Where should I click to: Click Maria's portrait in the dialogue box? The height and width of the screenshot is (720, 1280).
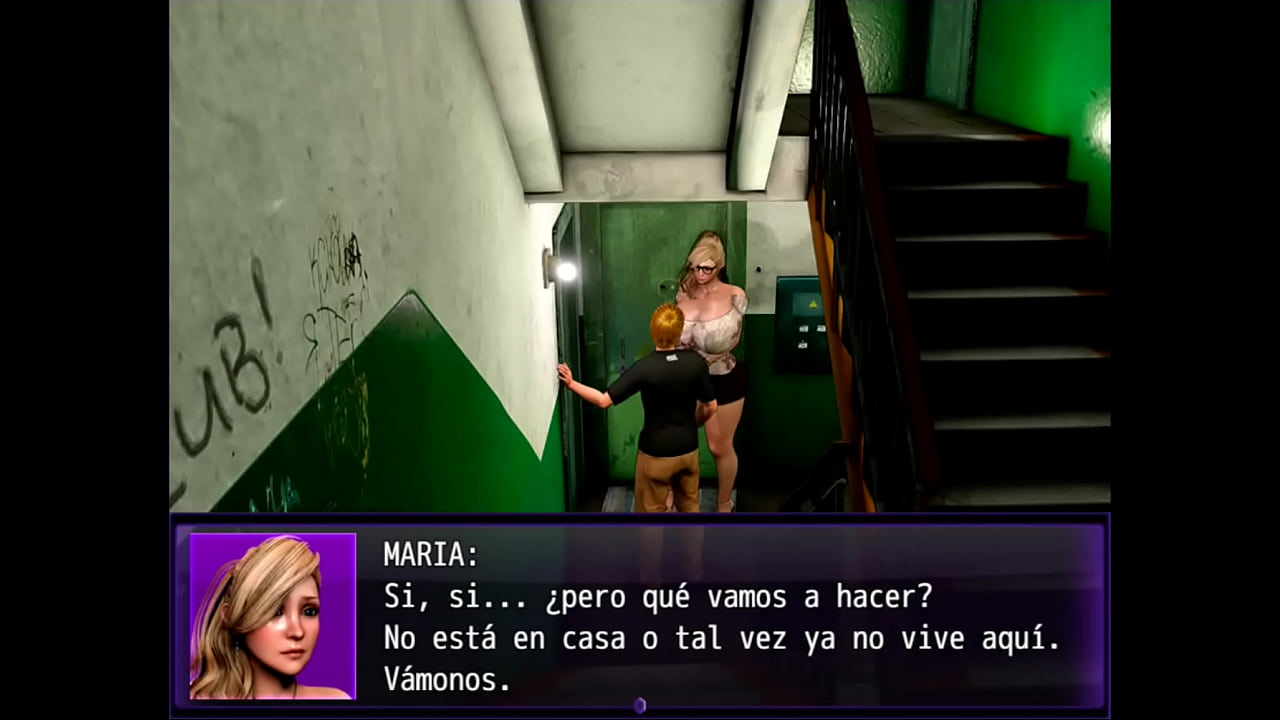(272, 615)
